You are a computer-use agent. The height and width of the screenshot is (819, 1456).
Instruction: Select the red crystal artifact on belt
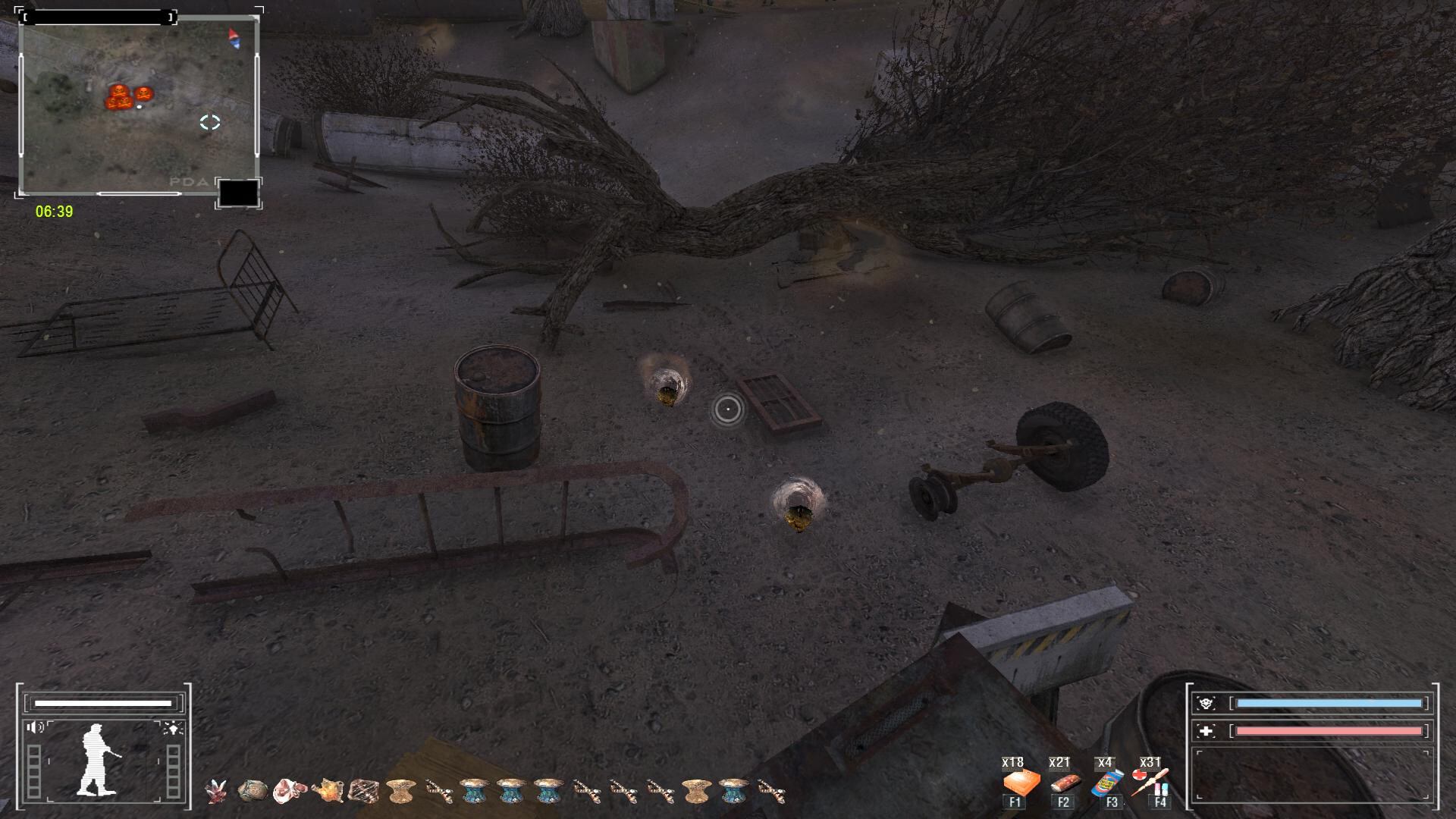pyautogui.click(x=216, y=791)
